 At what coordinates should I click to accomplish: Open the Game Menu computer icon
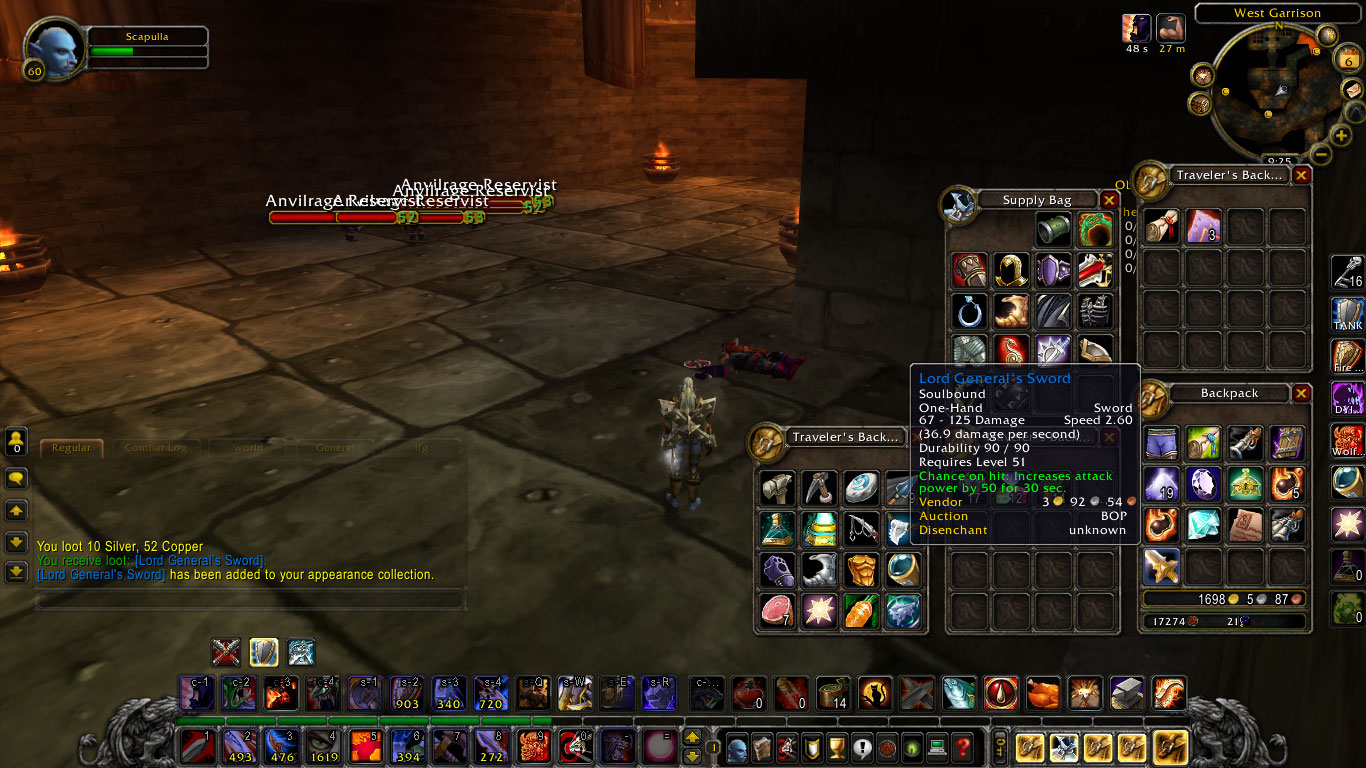(937, 747)
